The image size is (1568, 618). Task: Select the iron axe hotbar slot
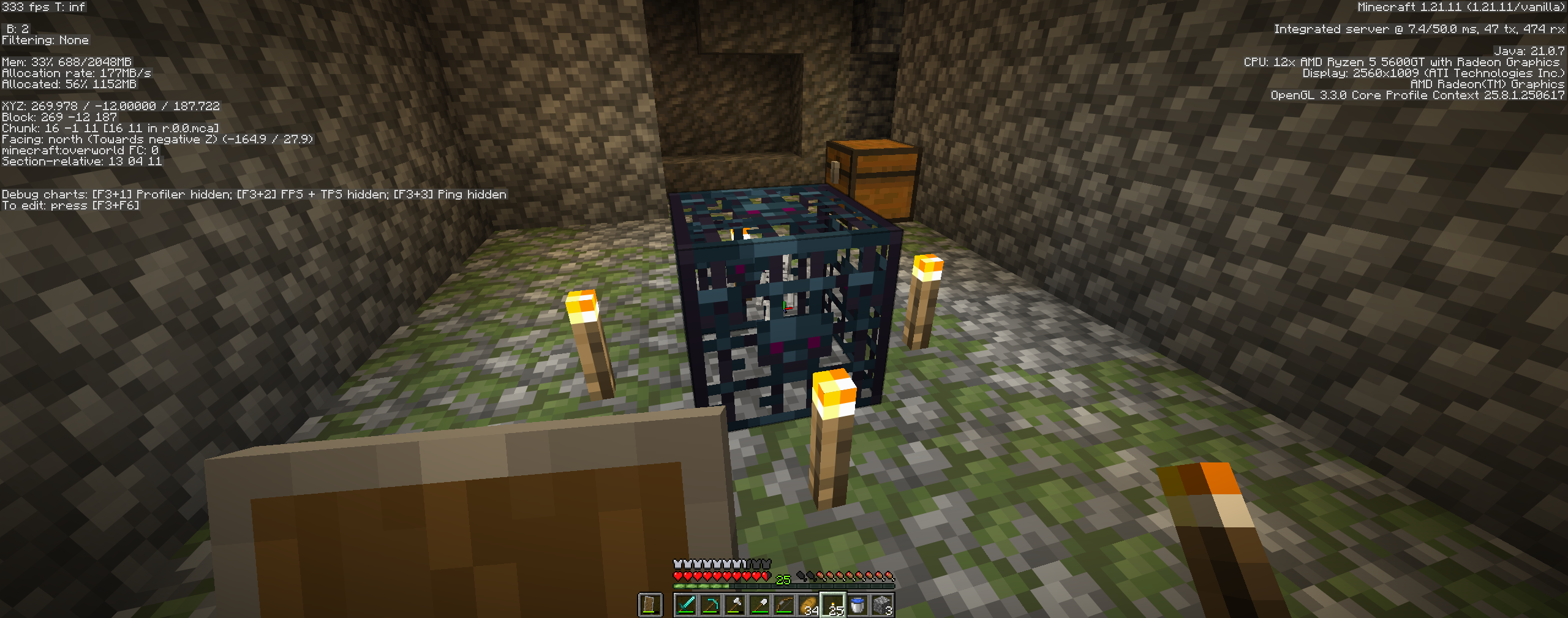pyautogui.click(x=735, y=605)
